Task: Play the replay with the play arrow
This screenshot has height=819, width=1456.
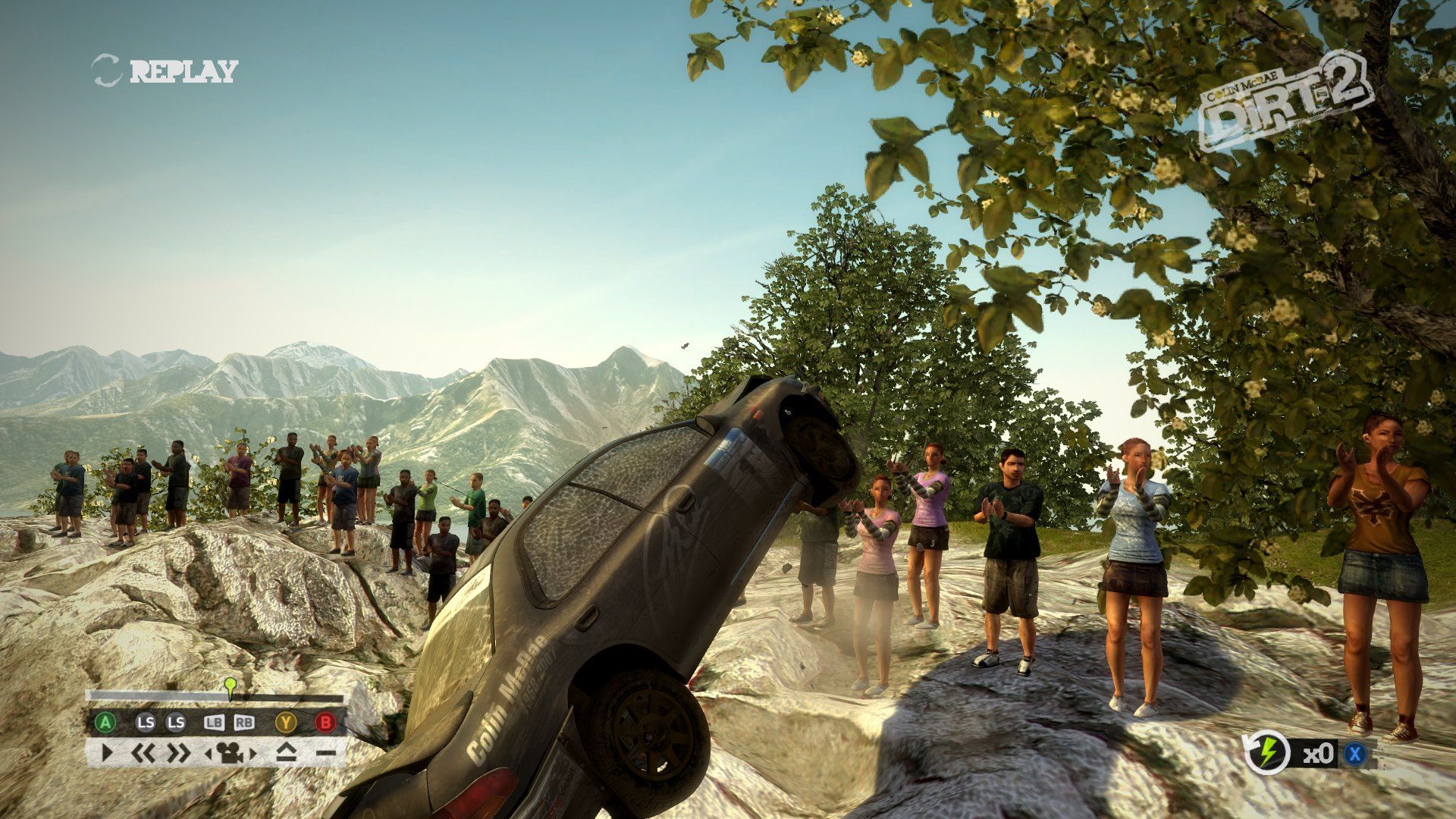Action: click(x=107, y=753)
